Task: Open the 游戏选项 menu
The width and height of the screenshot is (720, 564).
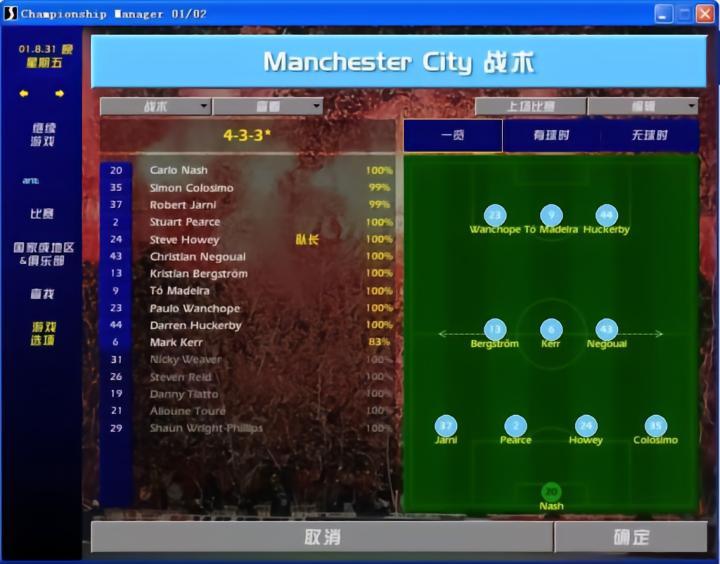Action: coord(42,333)
